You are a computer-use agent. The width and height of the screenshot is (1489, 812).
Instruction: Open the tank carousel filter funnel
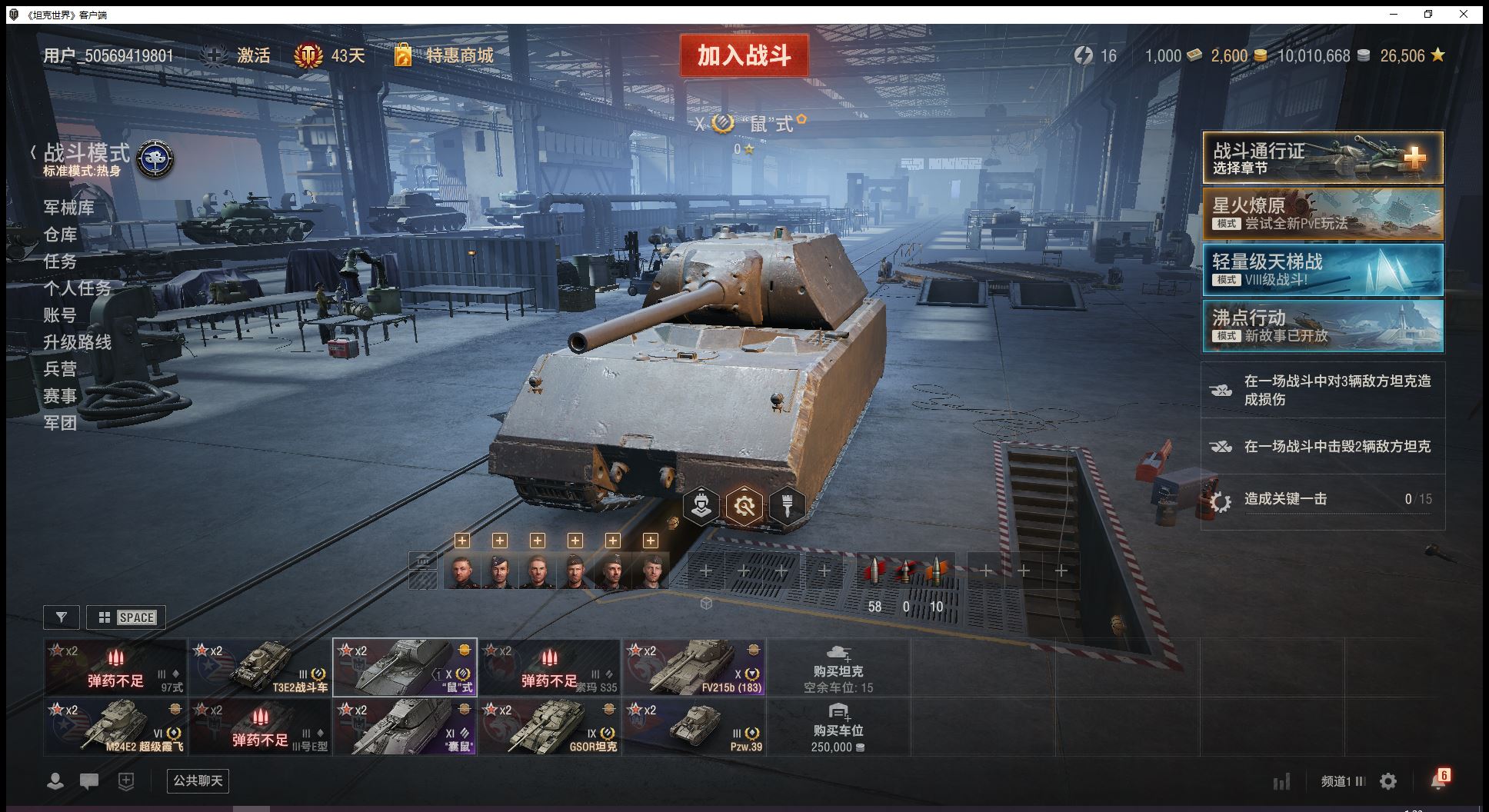[62, 617]
